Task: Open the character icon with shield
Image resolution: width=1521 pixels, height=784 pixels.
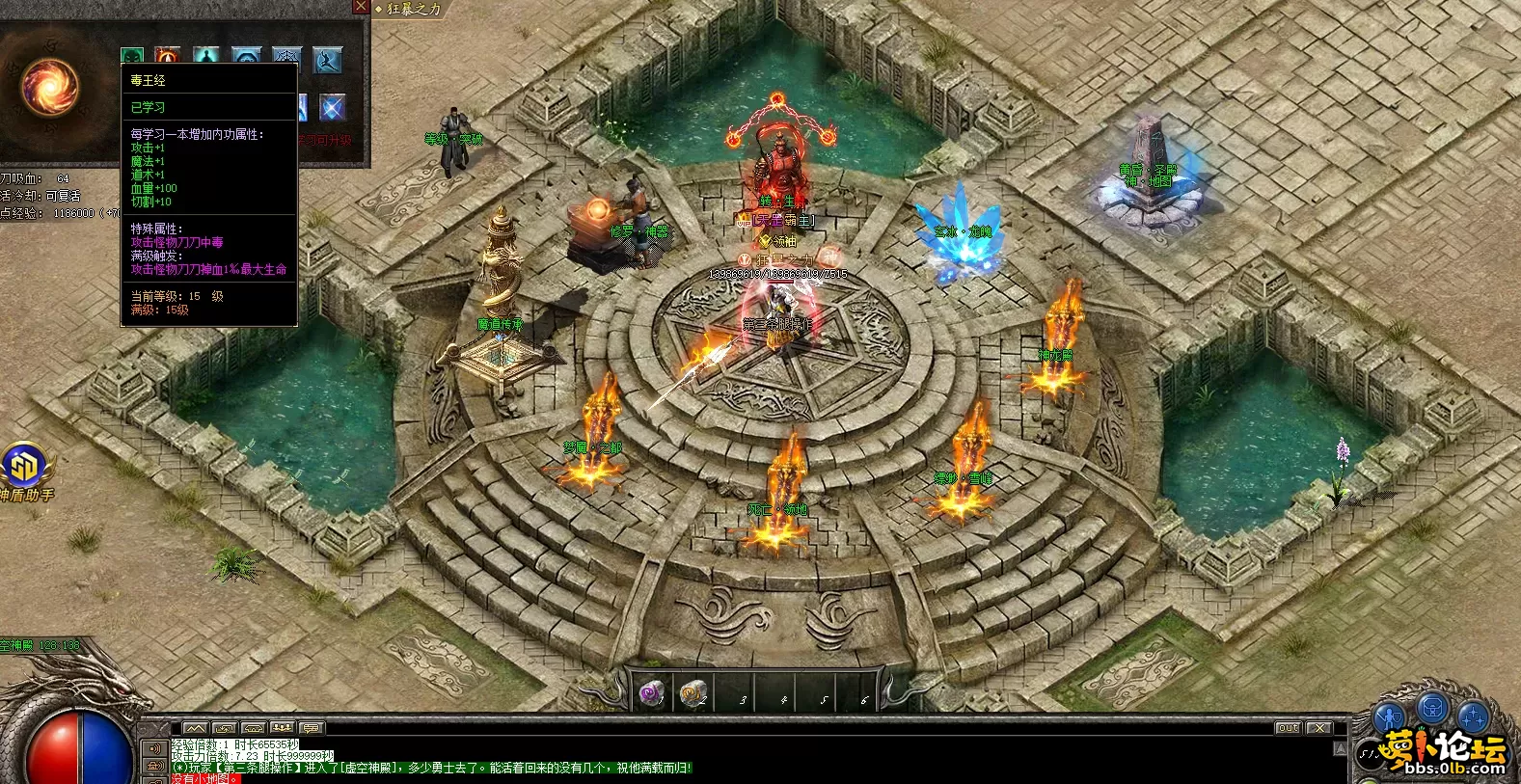Action: [x=1390, y=716]
